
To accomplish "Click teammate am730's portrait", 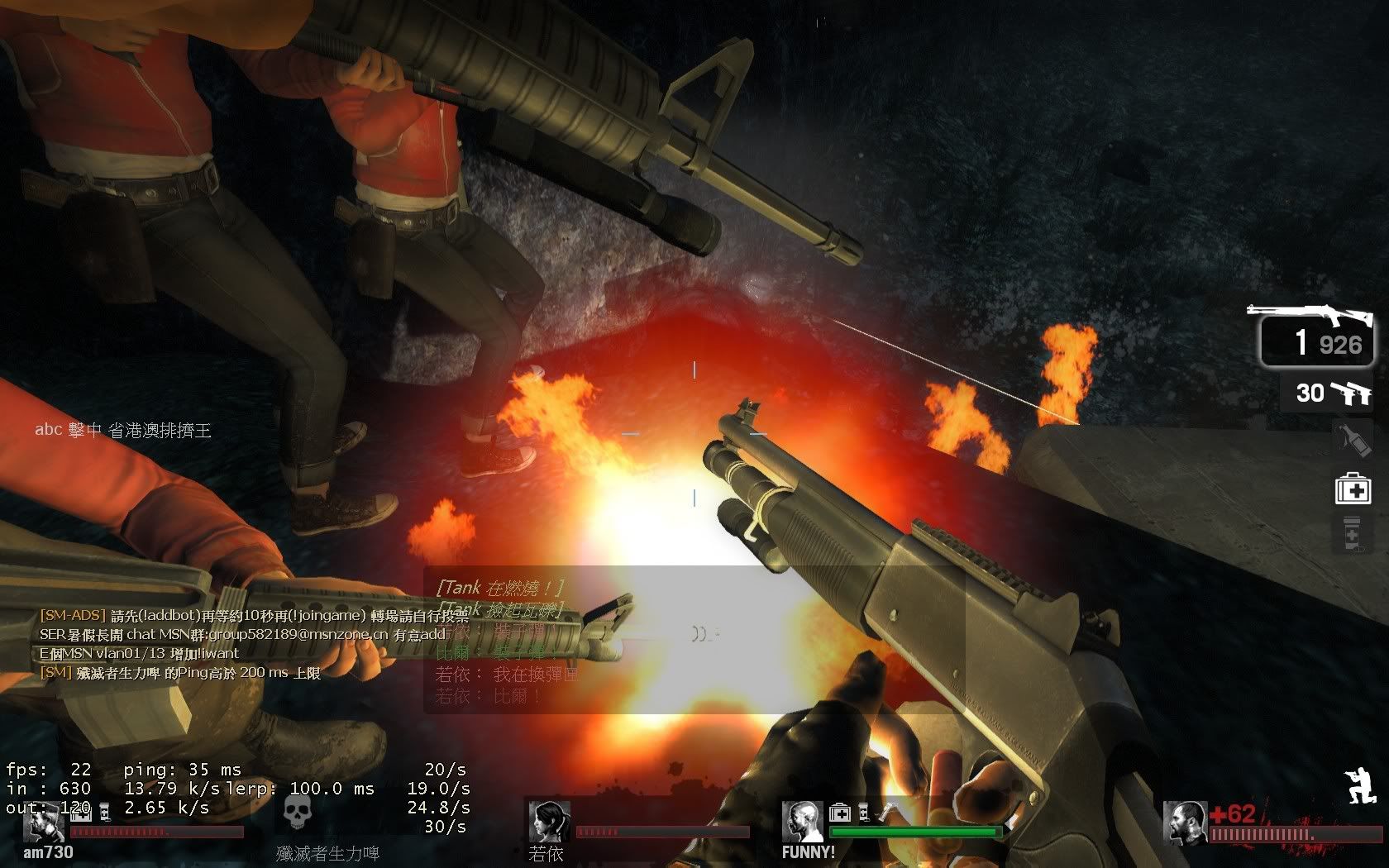I will (43, 821).
